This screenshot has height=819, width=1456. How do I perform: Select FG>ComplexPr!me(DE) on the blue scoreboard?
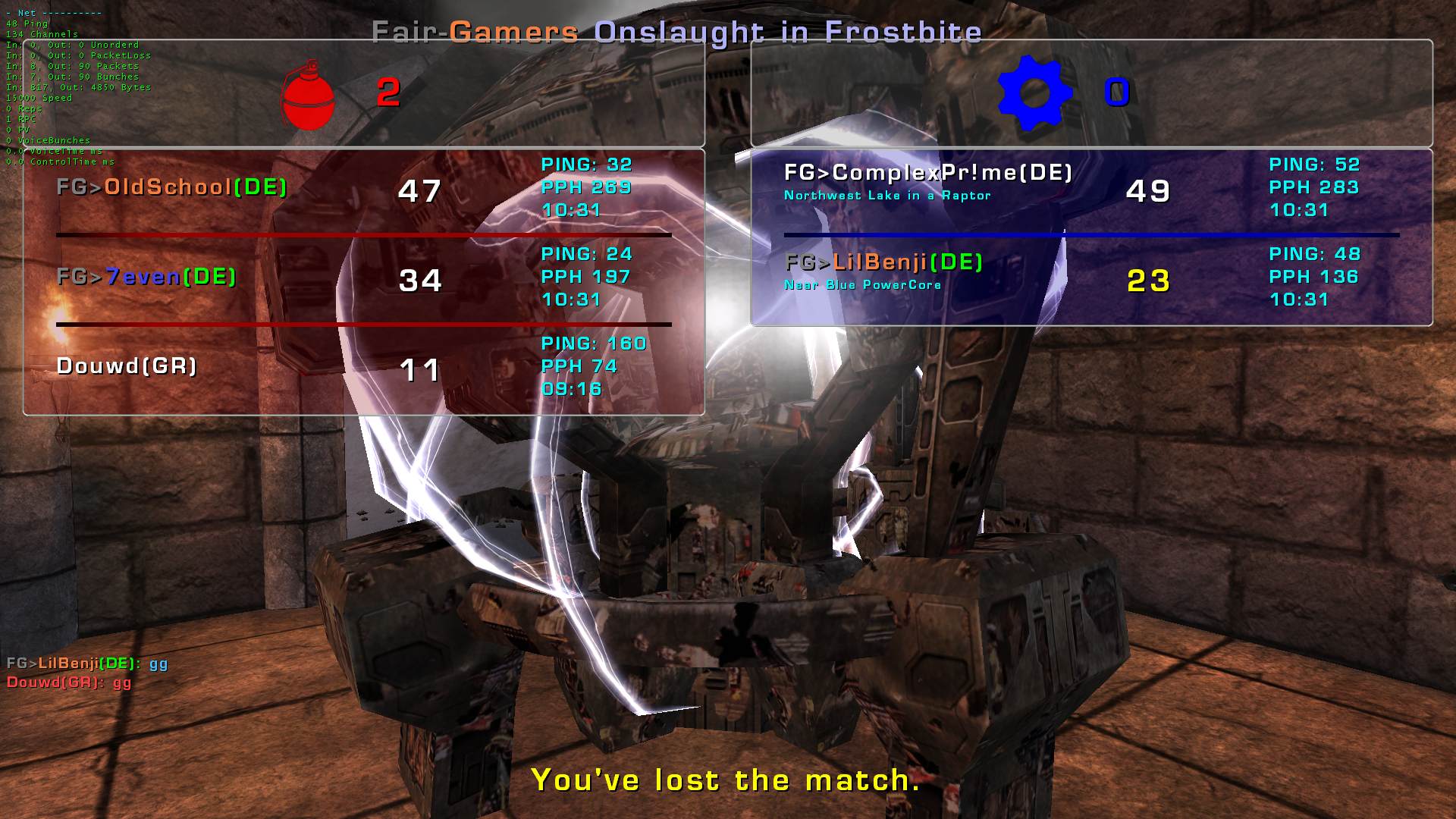coord(927,173)
